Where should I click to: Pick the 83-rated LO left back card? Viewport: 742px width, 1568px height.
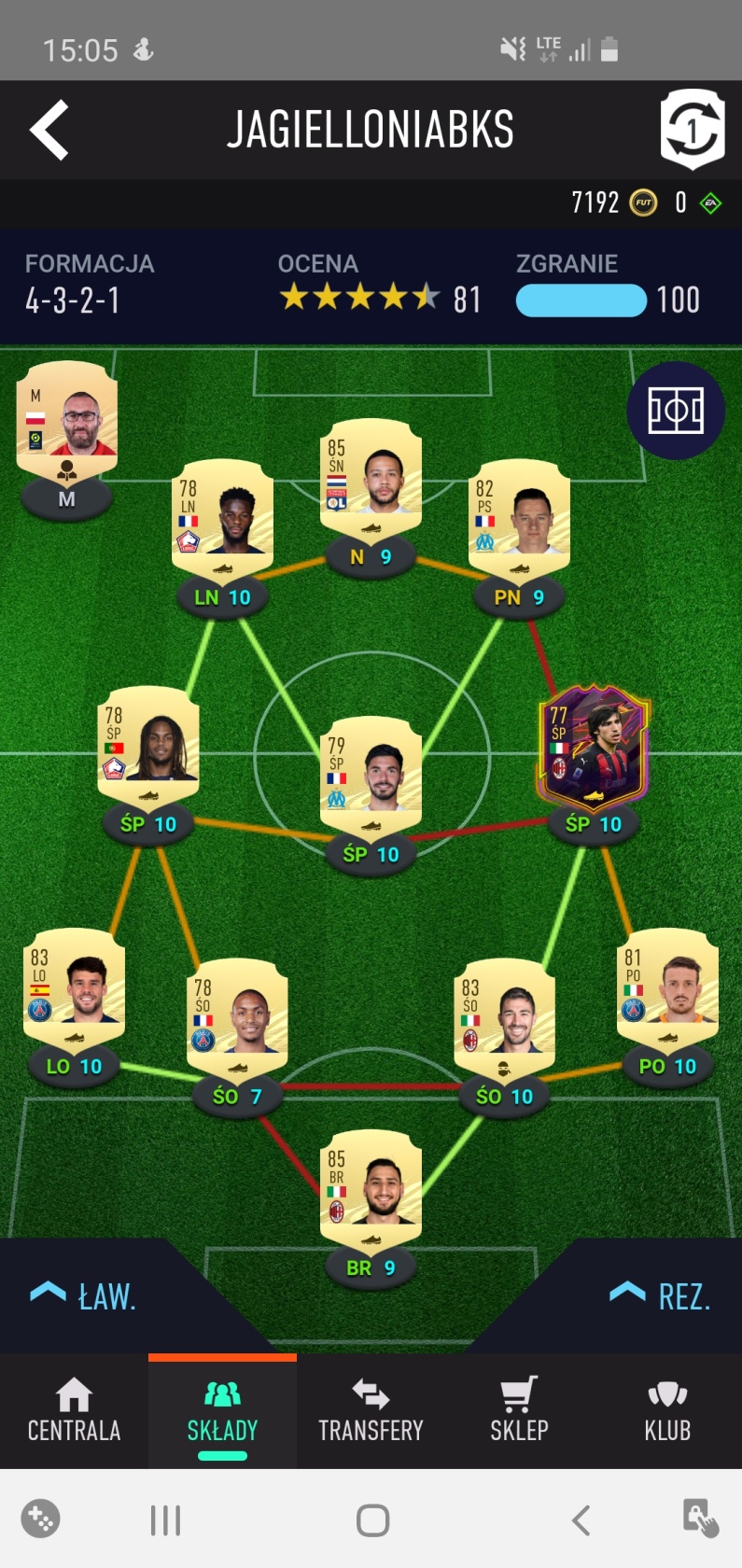pyautogui.click(x=74, y=987)
